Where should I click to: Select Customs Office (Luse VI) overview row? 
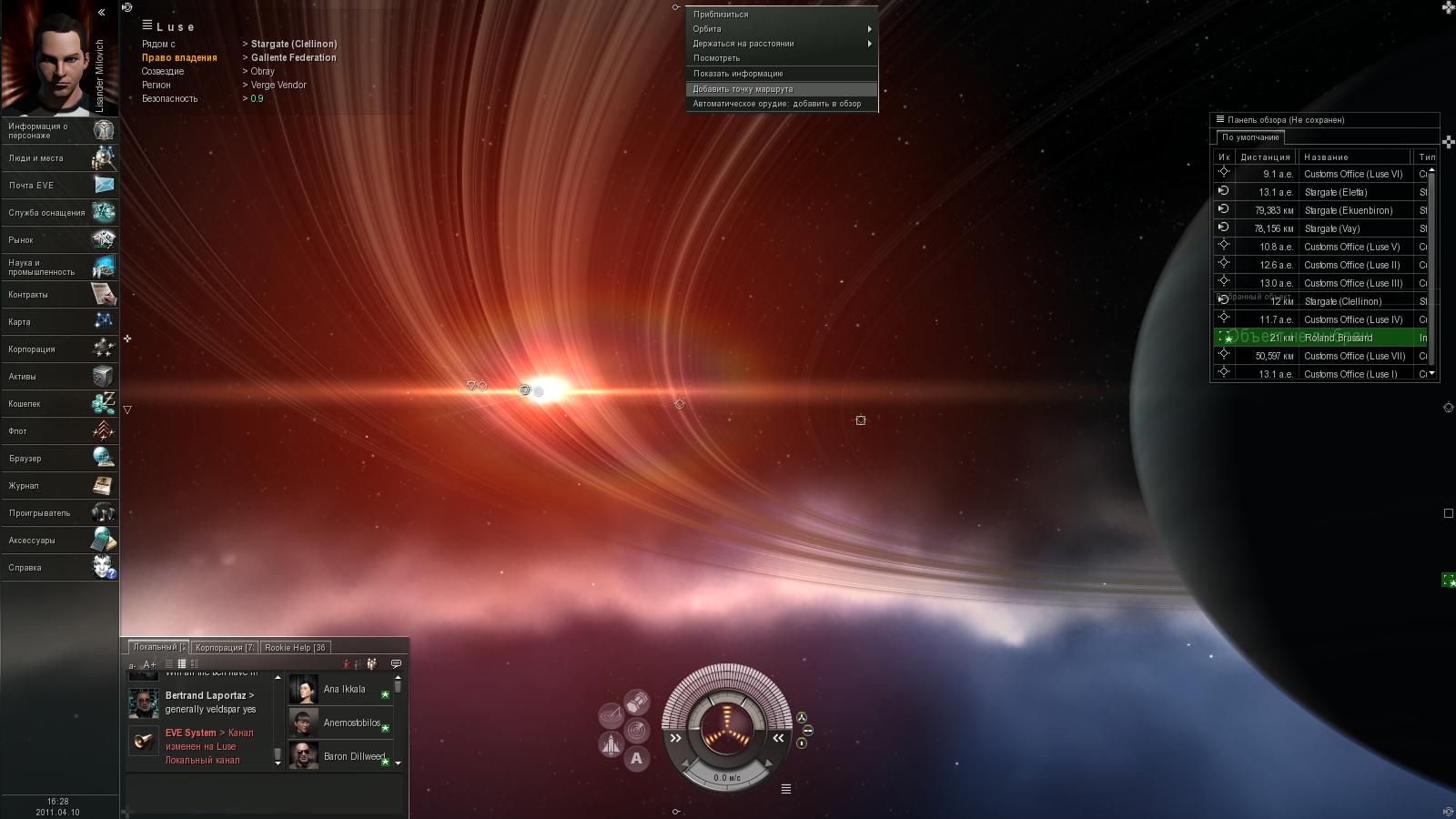[1352, 174]
